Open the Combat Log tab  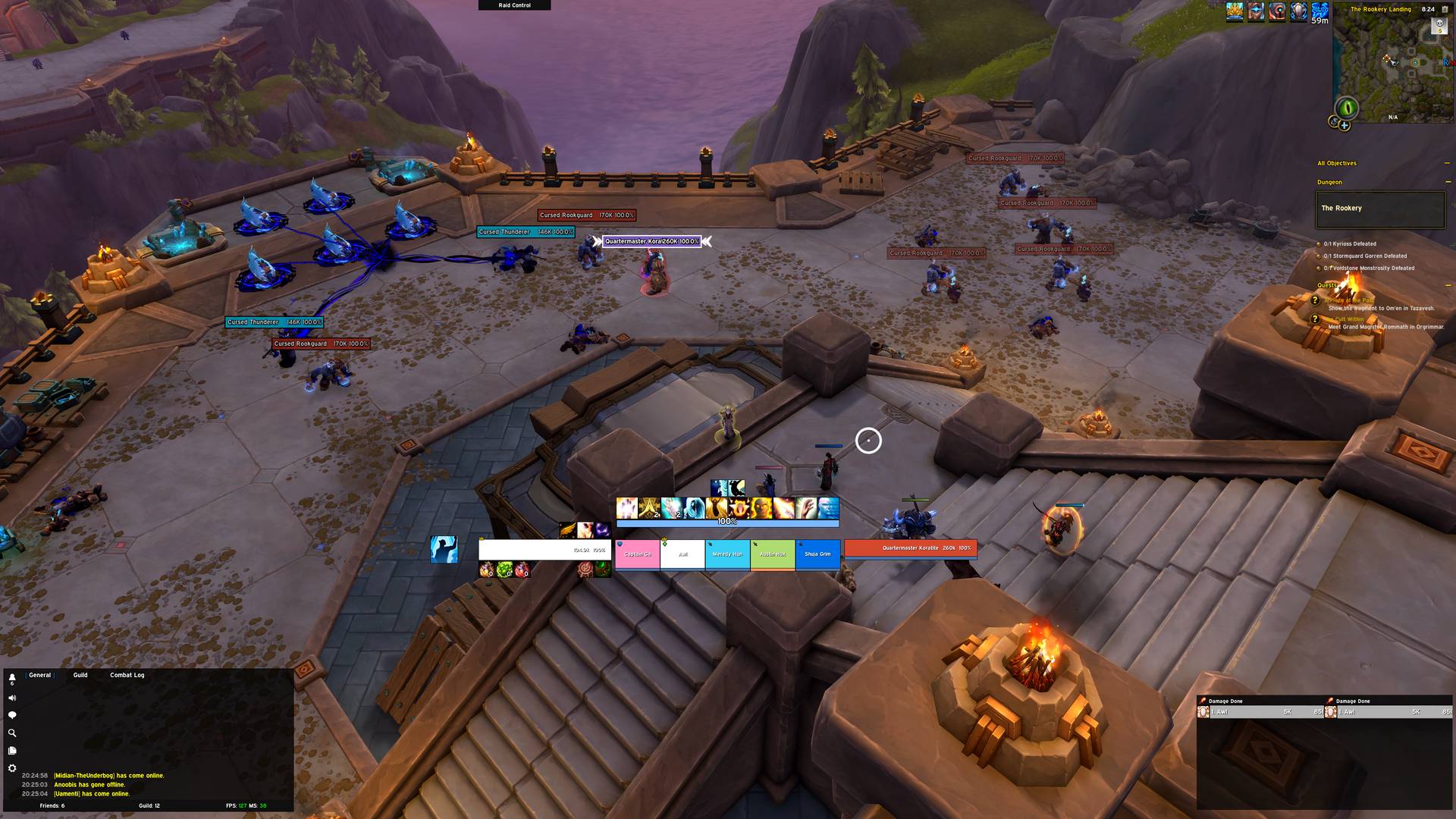coord(127,675)
